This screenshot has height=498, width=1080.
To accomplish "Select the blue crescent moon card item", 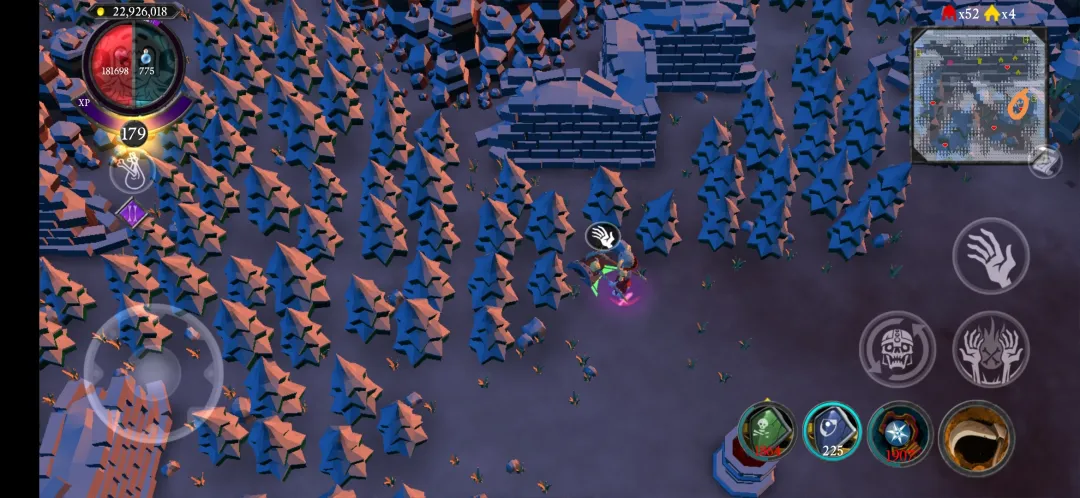I will (832, 431).
